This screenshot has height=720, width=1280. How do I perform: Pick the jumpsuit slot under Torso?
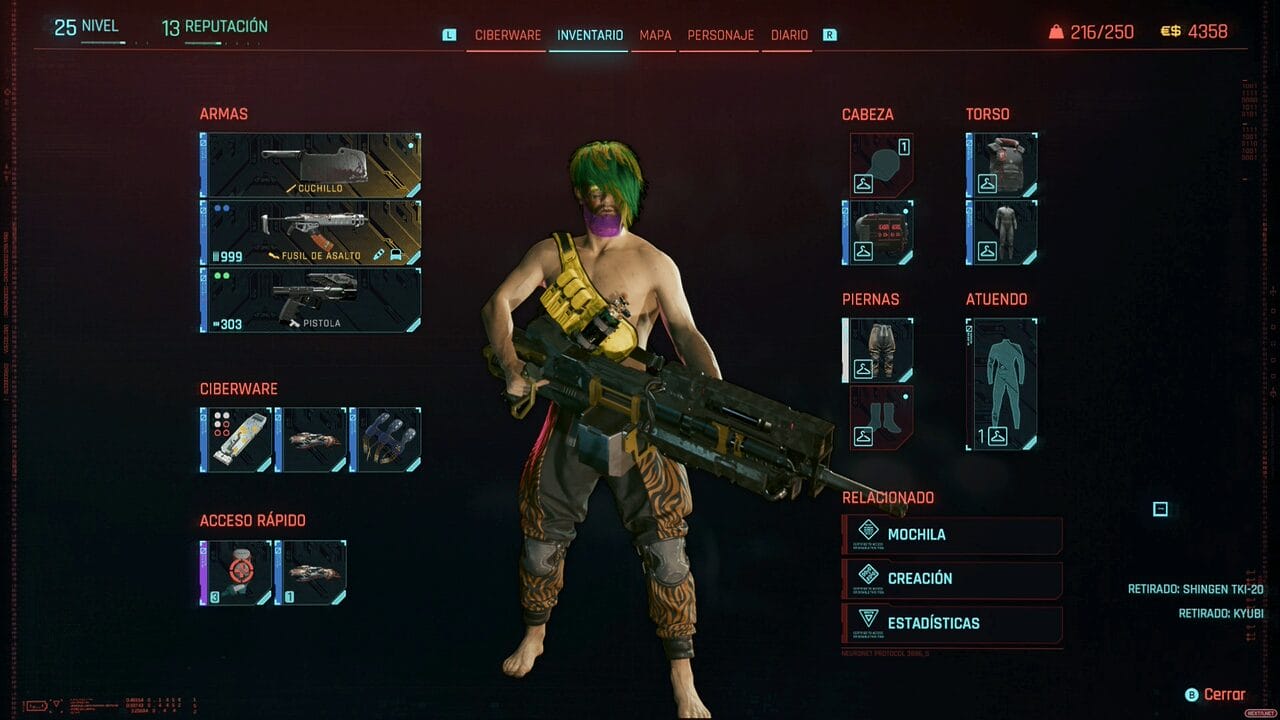1002,232
